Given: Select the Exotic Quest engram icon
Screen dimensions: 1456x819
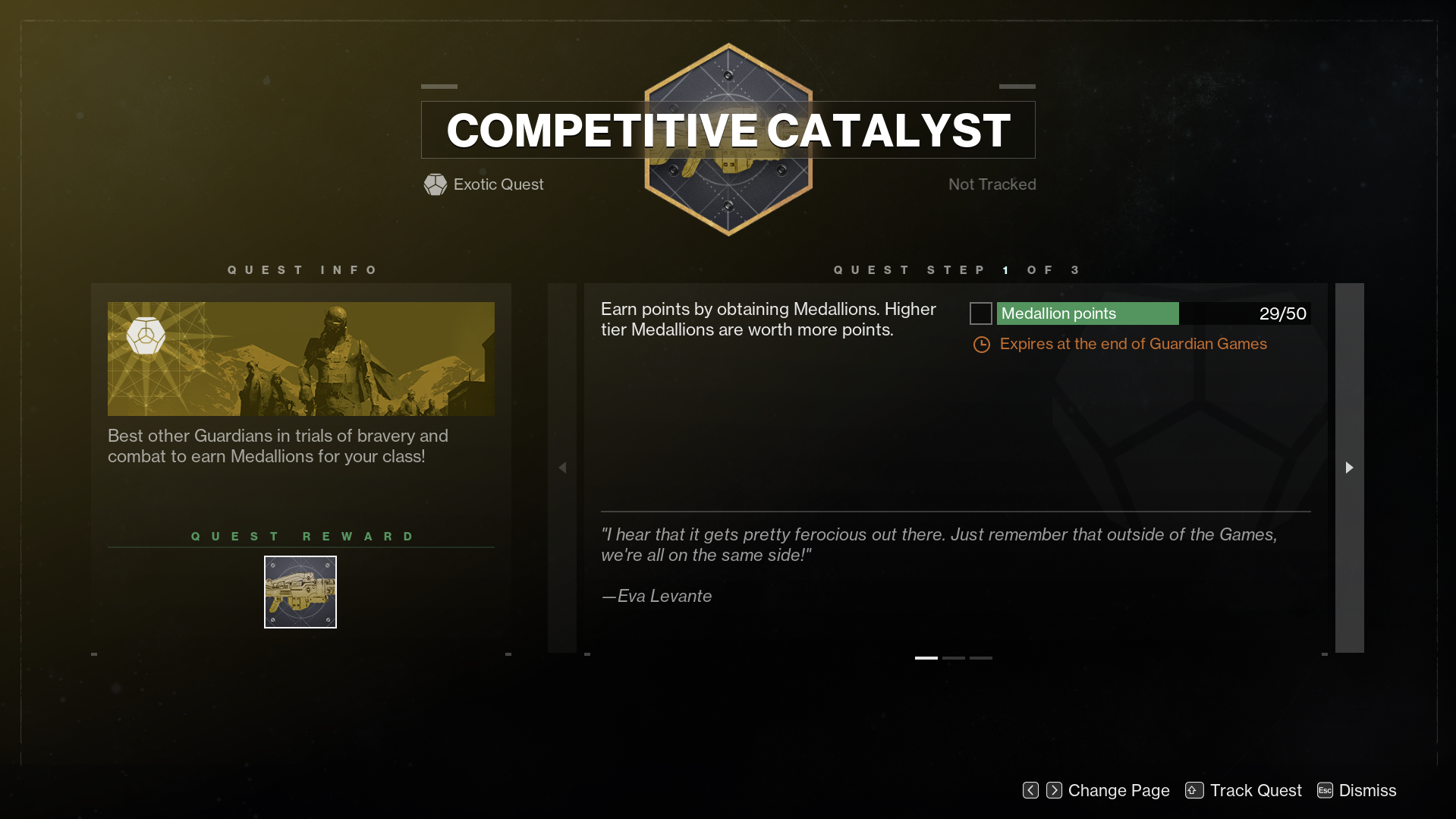Looking at the screenshot, I should pyautogui.click(x=435, y=184).
